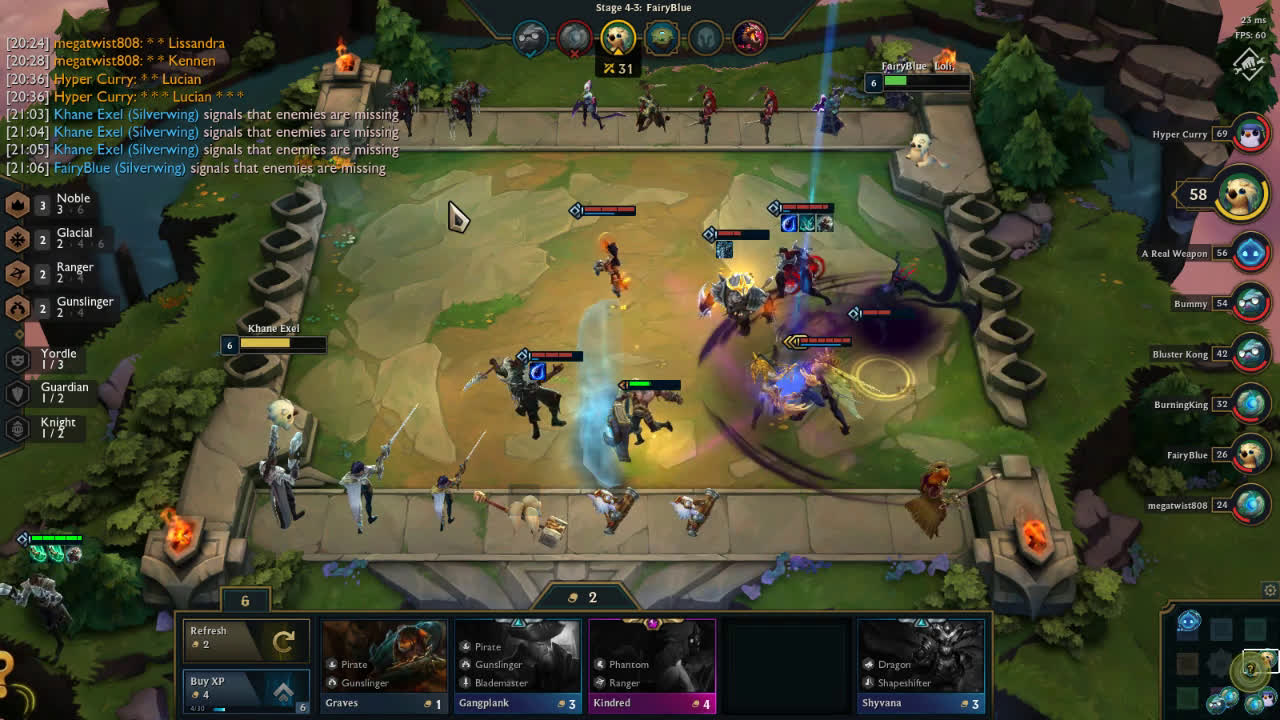This screenshot has height=720, width=1280.
Task: Select the Noble trait entry
Action: (x=55, y=204)
